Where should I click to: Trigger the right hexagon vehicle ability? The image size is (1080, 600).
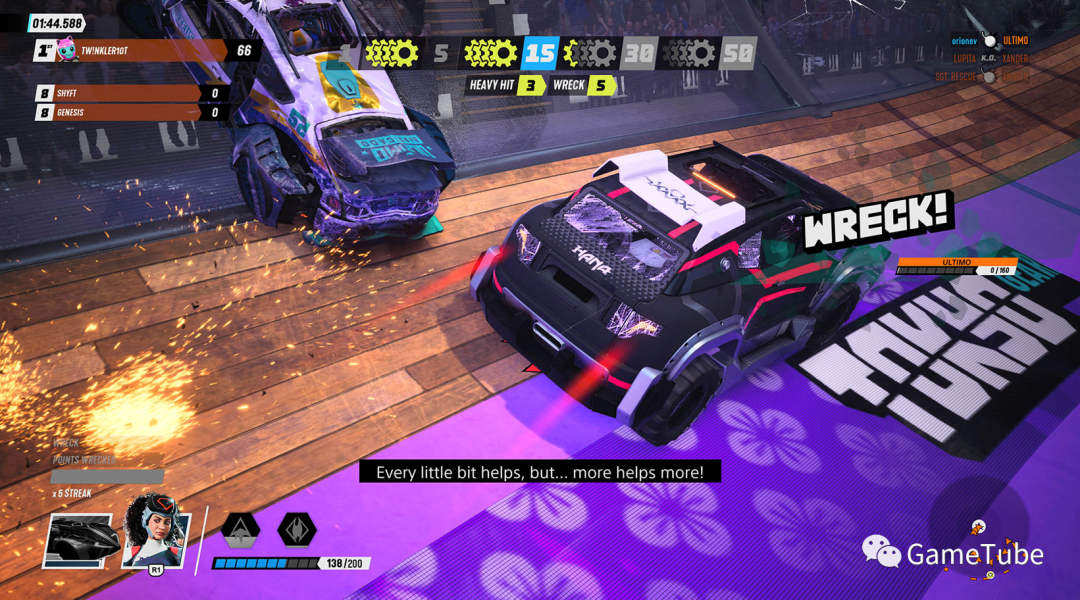[297, 528]
